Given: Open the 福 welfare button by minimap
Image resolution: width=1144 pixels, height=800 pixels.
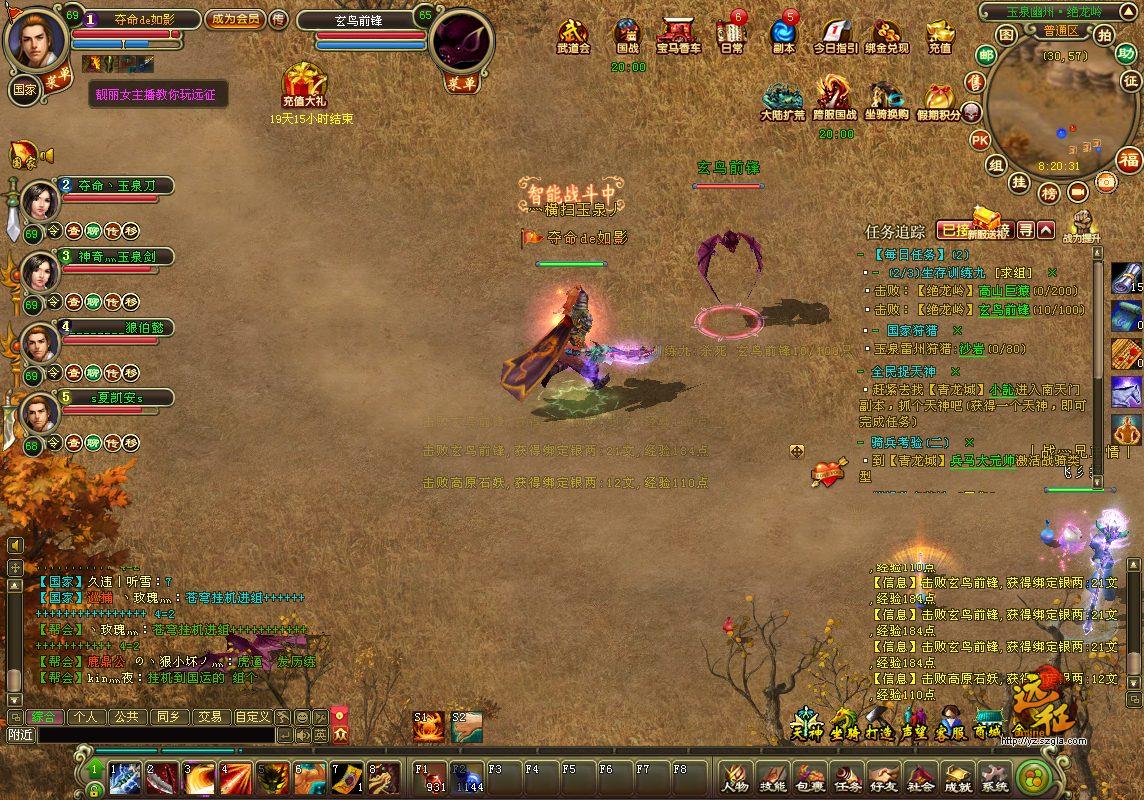Looking at the screenshot, I should pyautogui.click(x=1129, y=160).
